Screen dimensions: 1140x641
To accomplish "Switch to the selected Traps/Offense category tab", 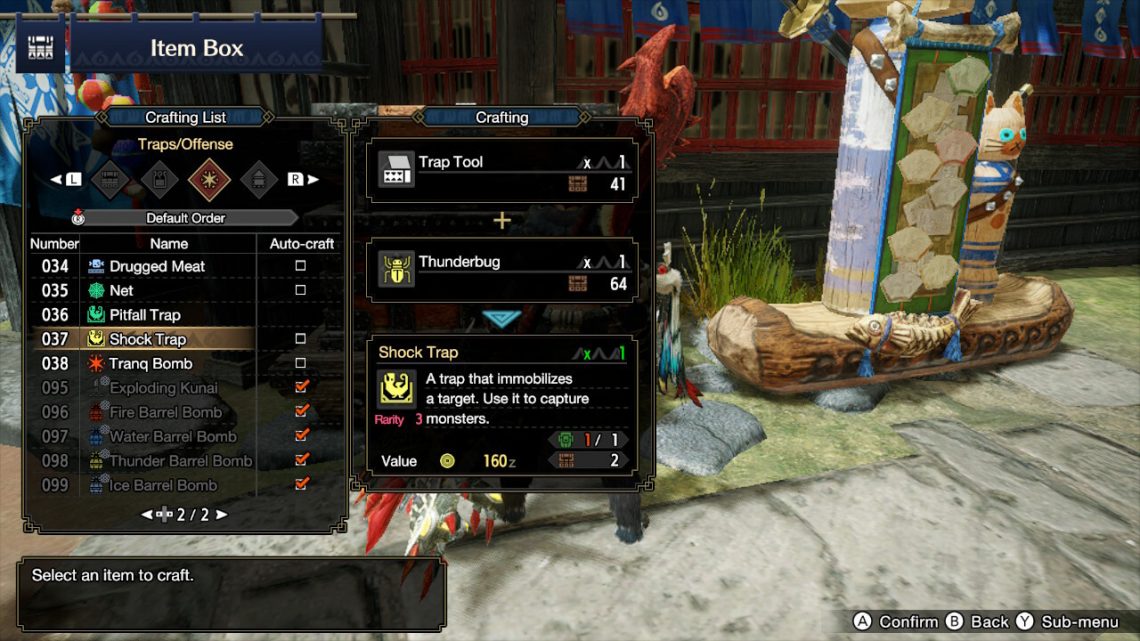I will 210,180.
